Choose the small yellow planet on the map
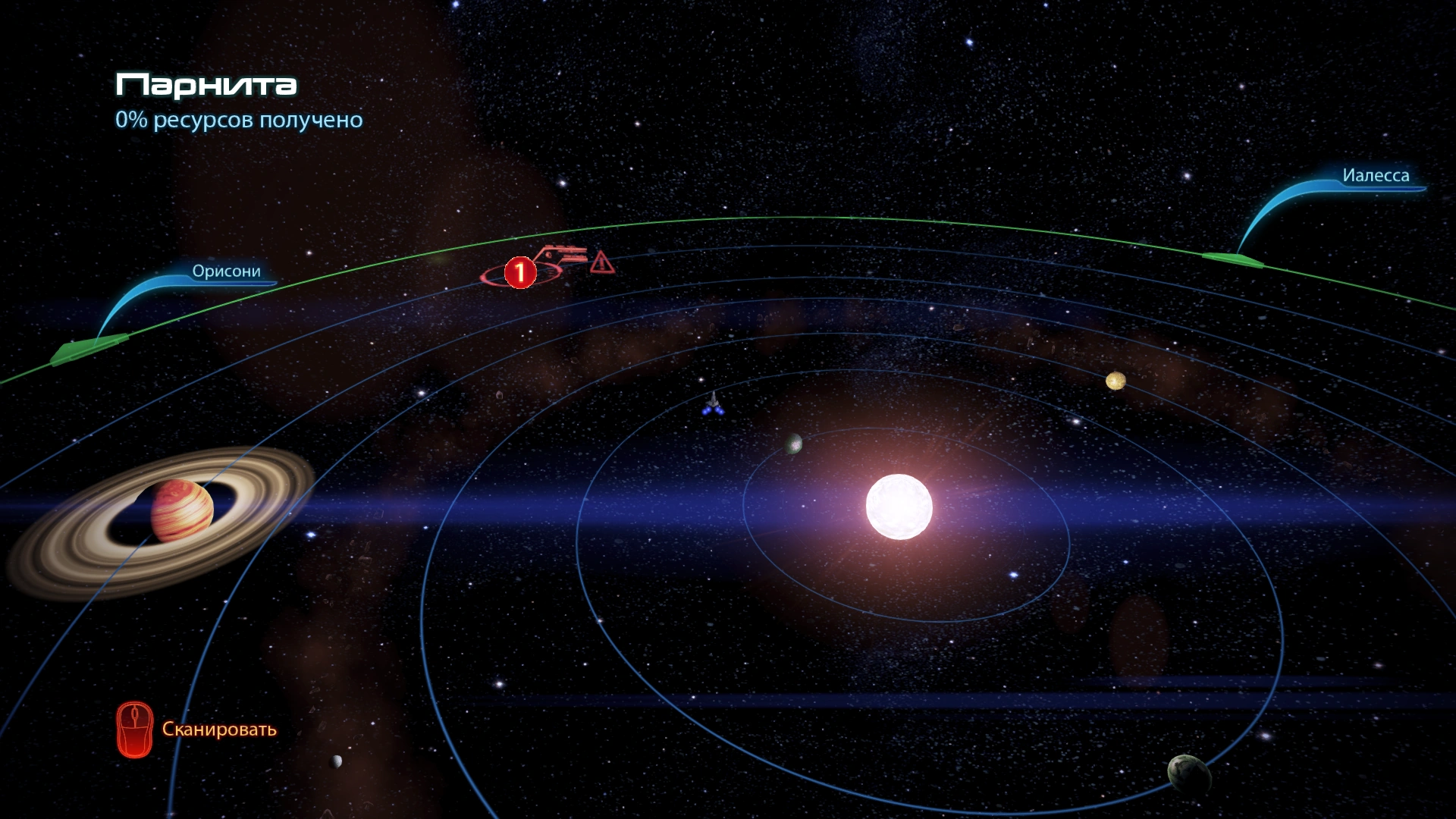Screen dimensions: 1456x819 1115,381
